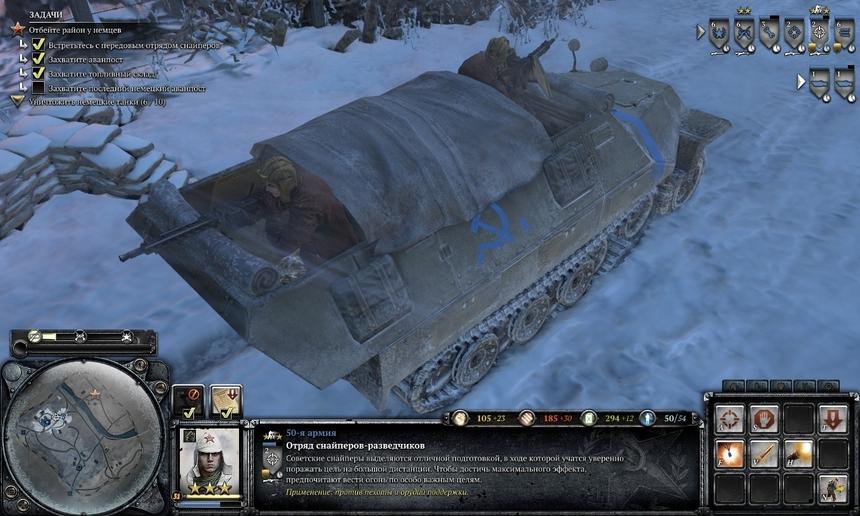Activate the crosshair Attack command
Screen dimensions: 860x516
coord(731,419)
